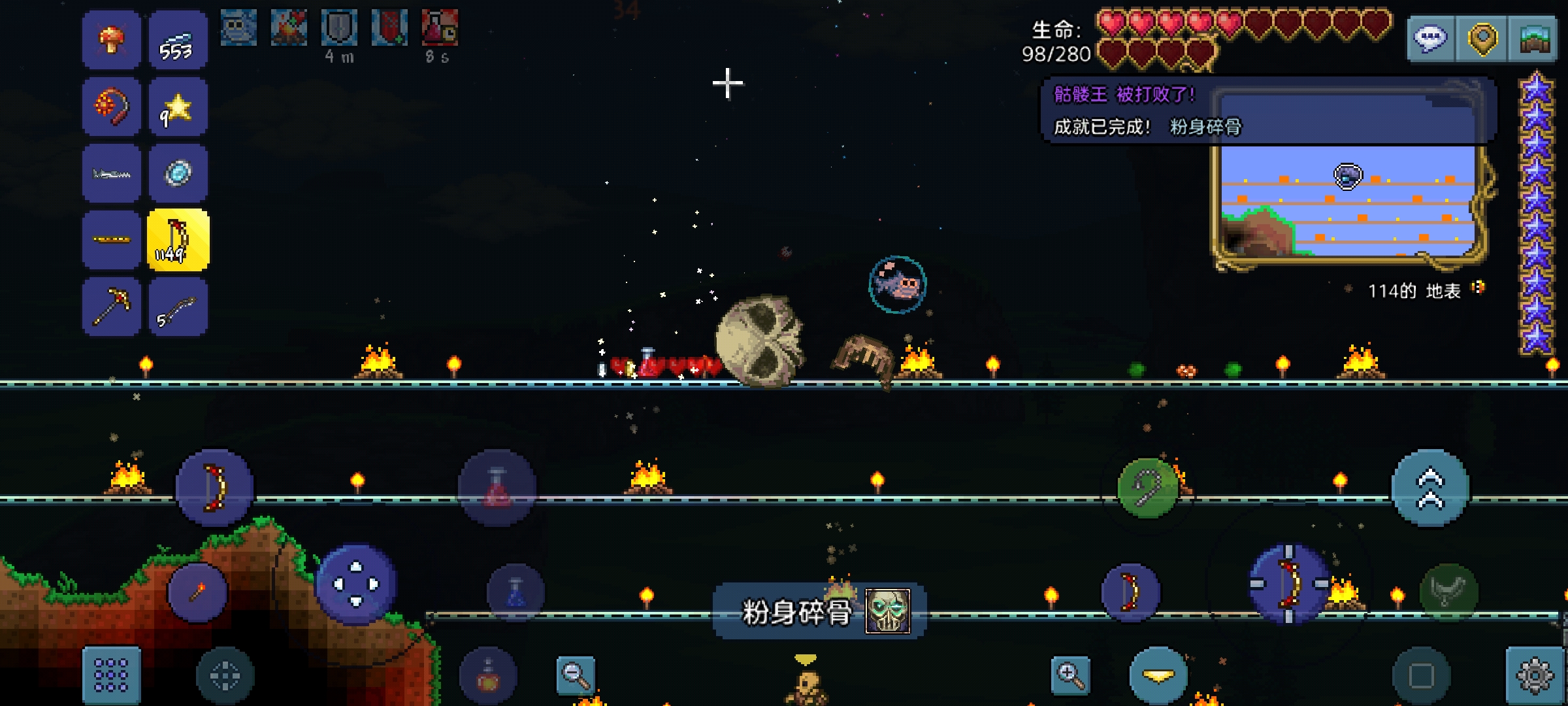
Task: Tap the double-arrow jump button
Action: tap(1429, 488)
